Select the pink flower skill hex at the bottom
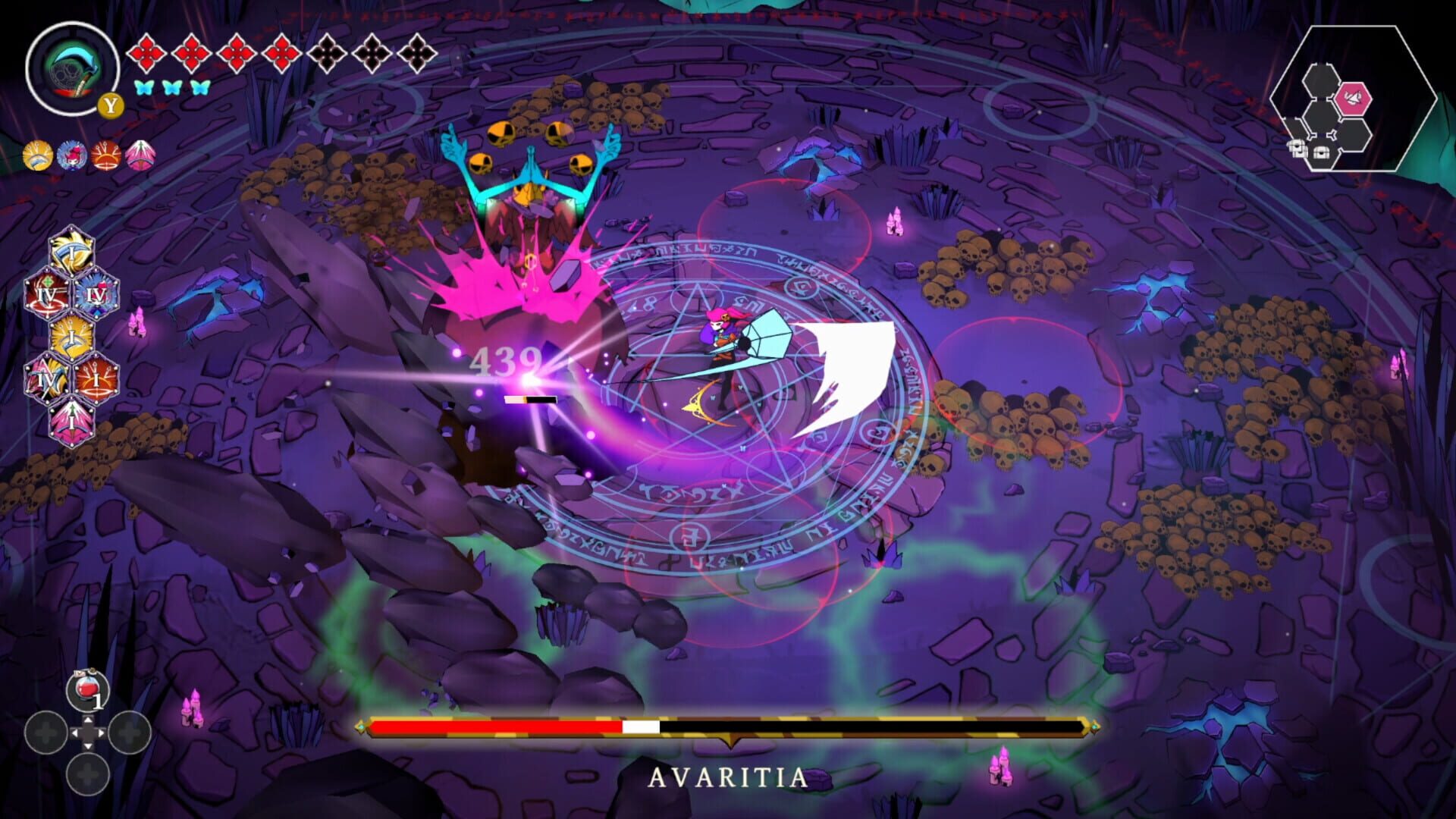The image size is (1456, 819). [x=71, y=421]
